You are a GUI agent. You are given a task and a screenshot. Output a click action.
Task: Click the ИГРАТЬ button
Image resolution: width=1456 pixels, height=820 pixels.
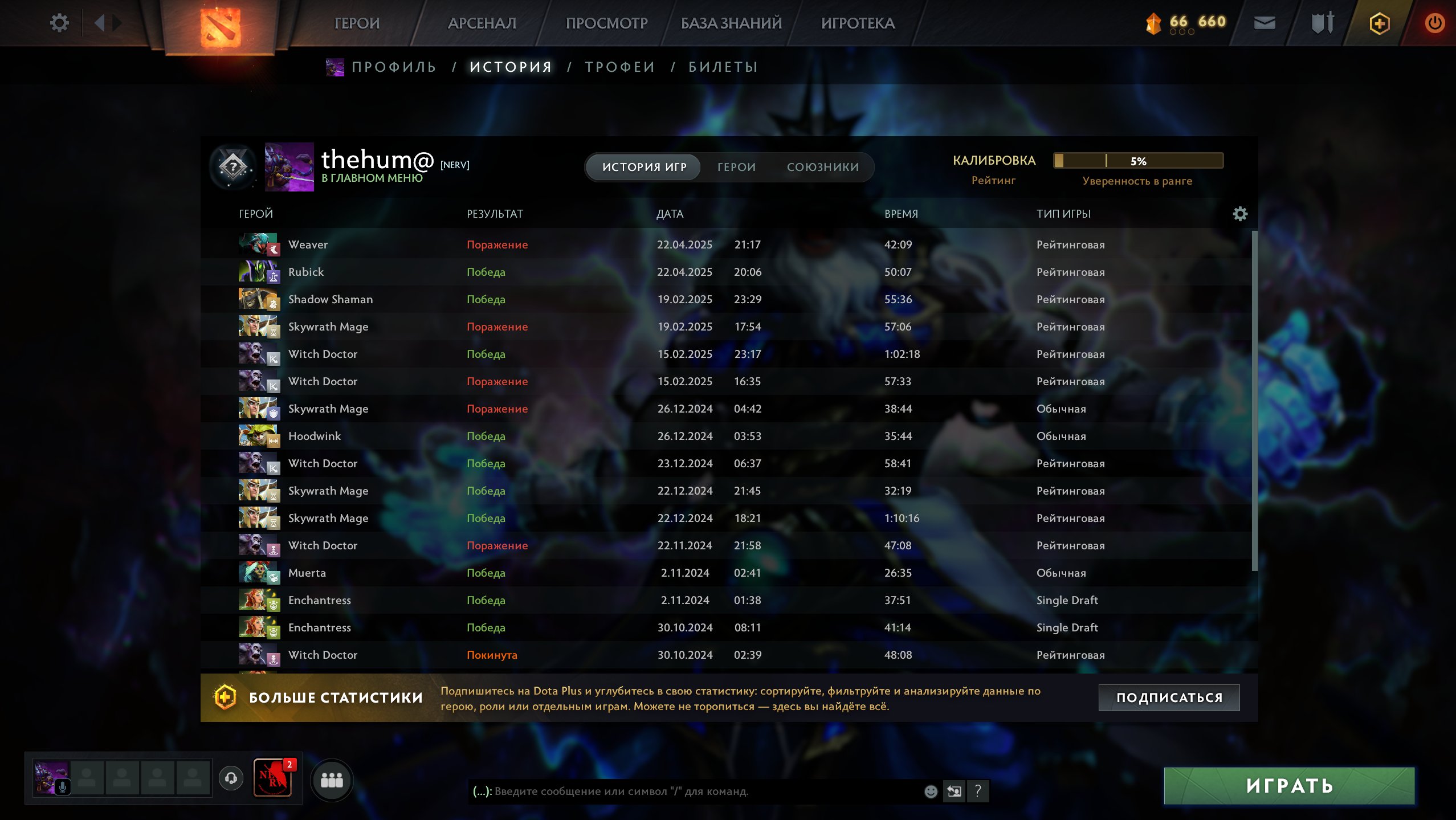1288,786
